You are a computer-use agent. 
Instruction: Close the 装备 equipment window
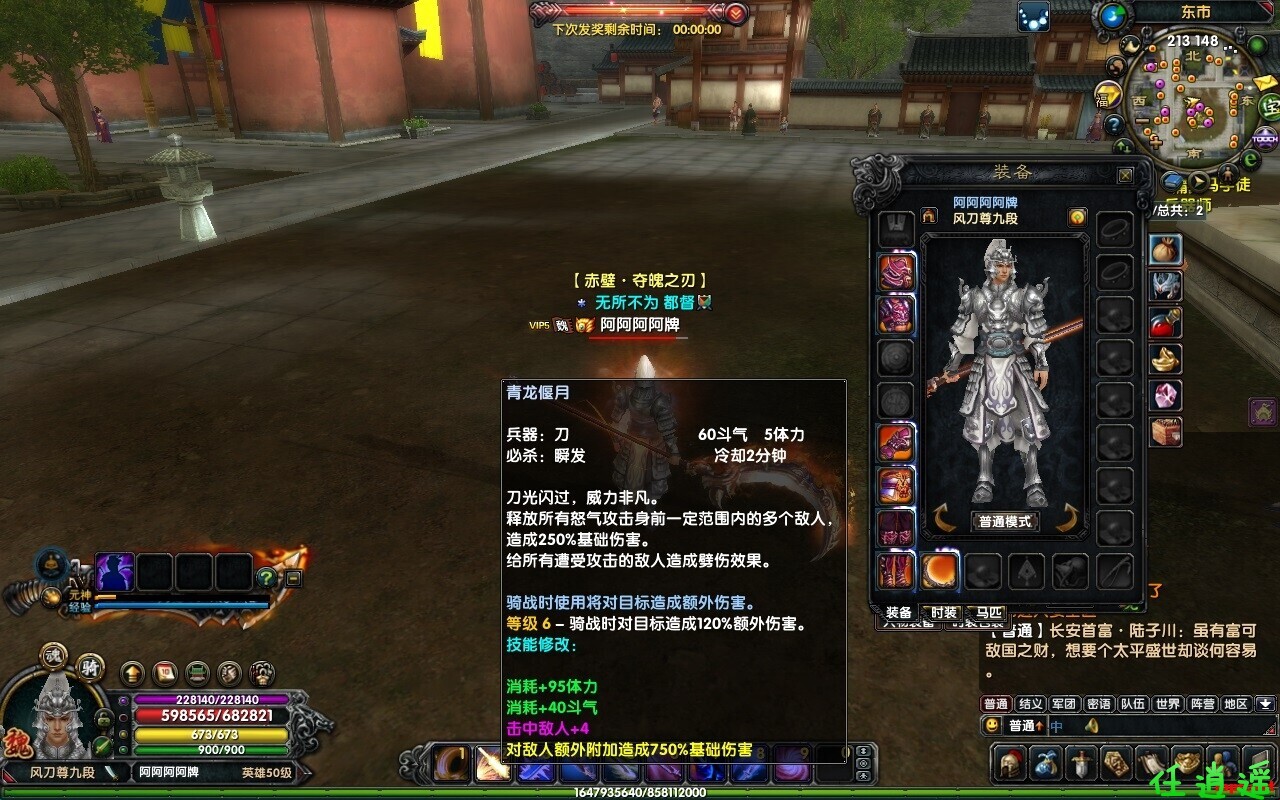1125,175
